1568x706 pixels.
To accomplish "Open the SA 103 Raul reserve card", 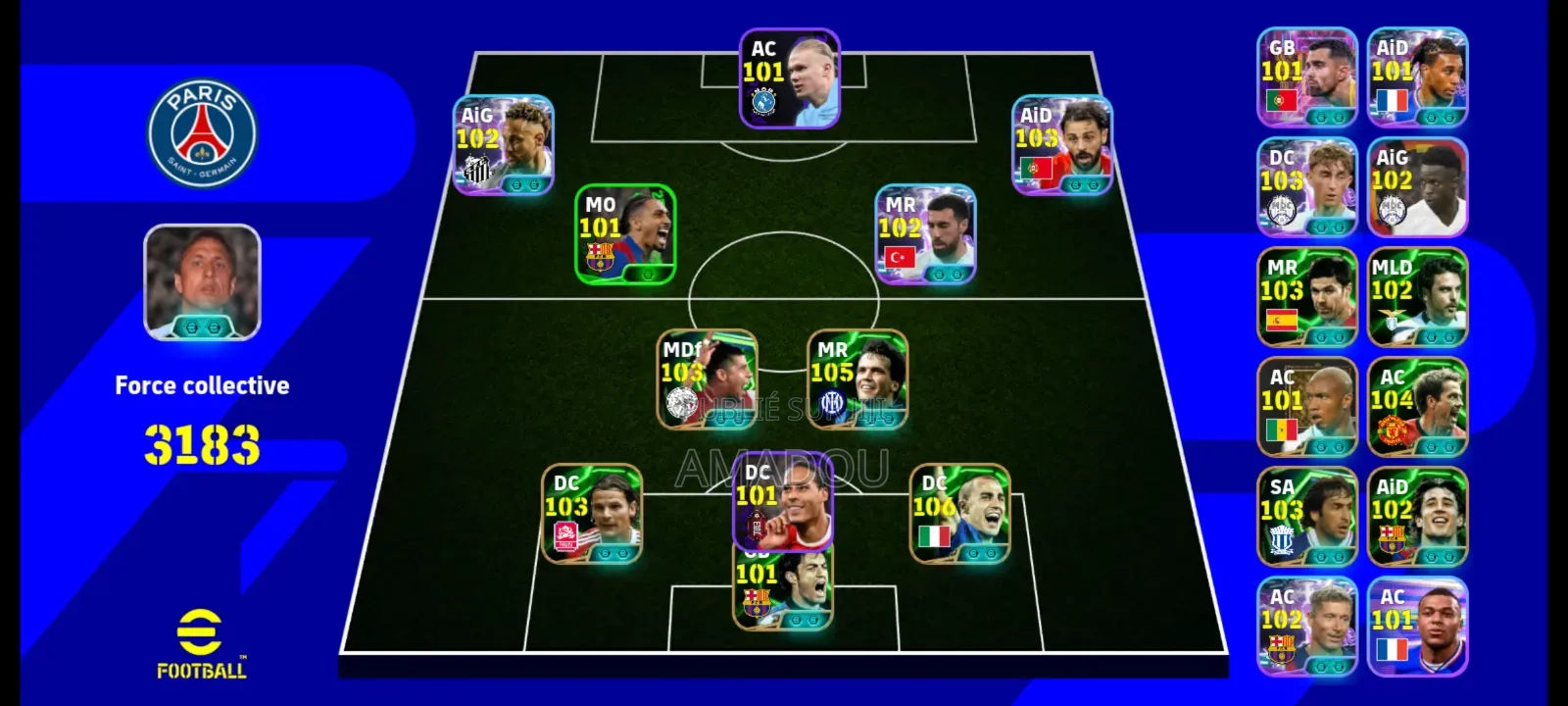I will coord(1306,517).
